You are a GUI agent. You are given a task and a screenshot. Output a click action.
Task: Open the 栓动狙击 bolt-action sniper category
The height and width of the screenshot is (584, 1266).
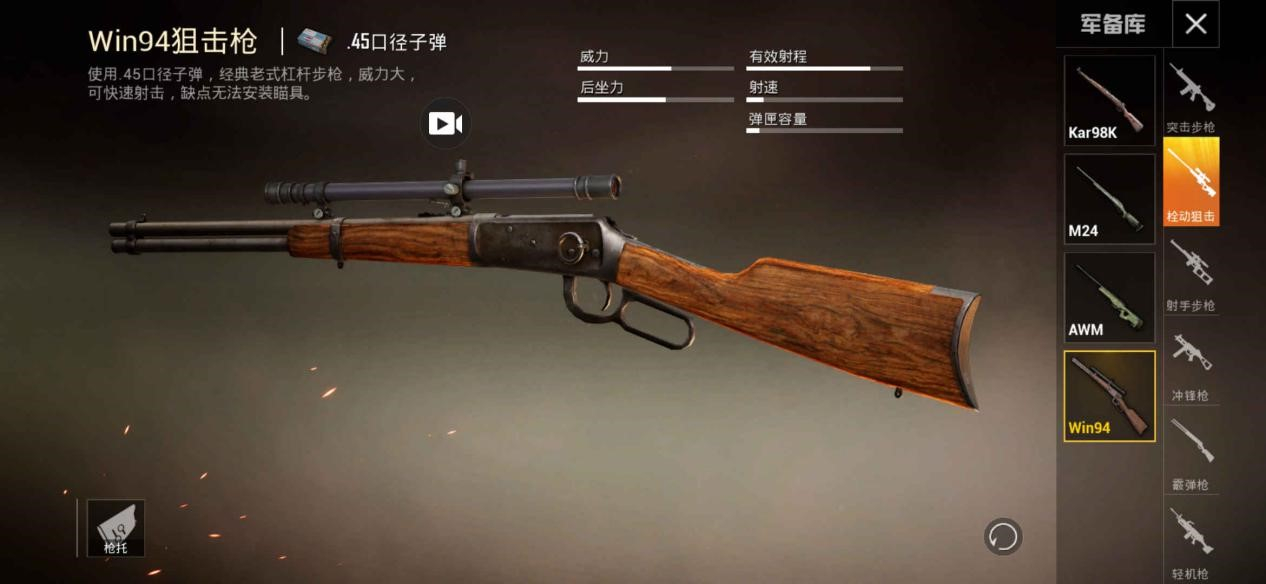click(x=1191, y=182)
